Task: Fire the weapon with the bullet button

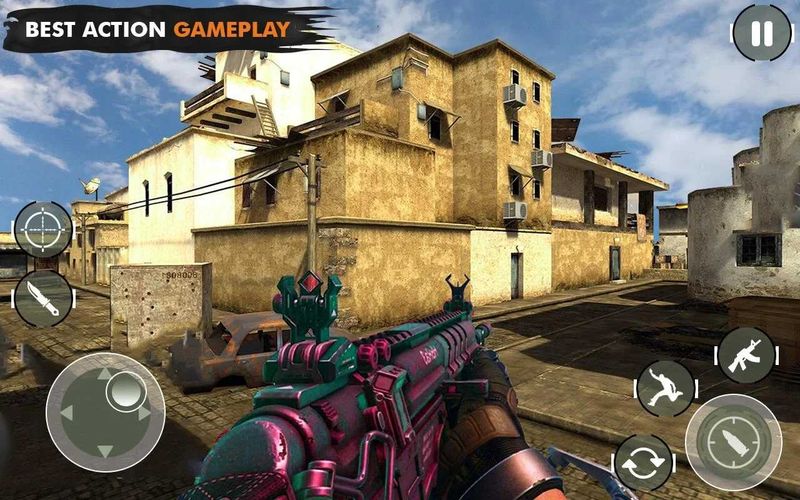Action: point(733,442)
